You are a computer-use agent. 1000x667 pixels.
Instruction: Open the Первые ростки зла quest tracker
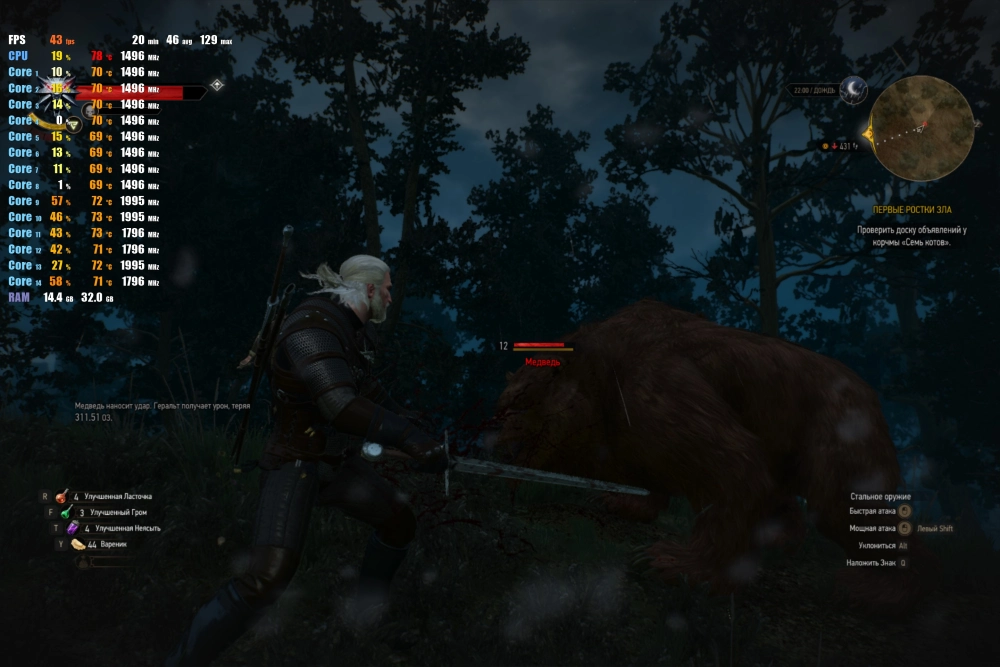[910, 210]
